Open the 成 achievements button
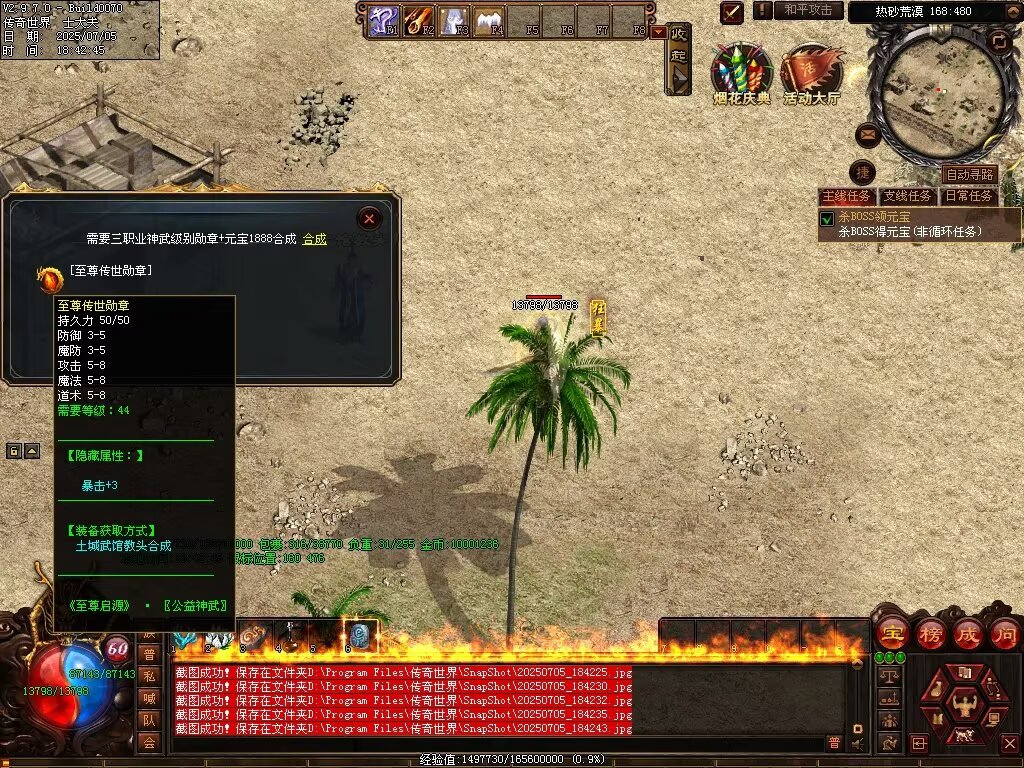The height and width of the screenshot is (768, 1024). (x=968, y=633)
